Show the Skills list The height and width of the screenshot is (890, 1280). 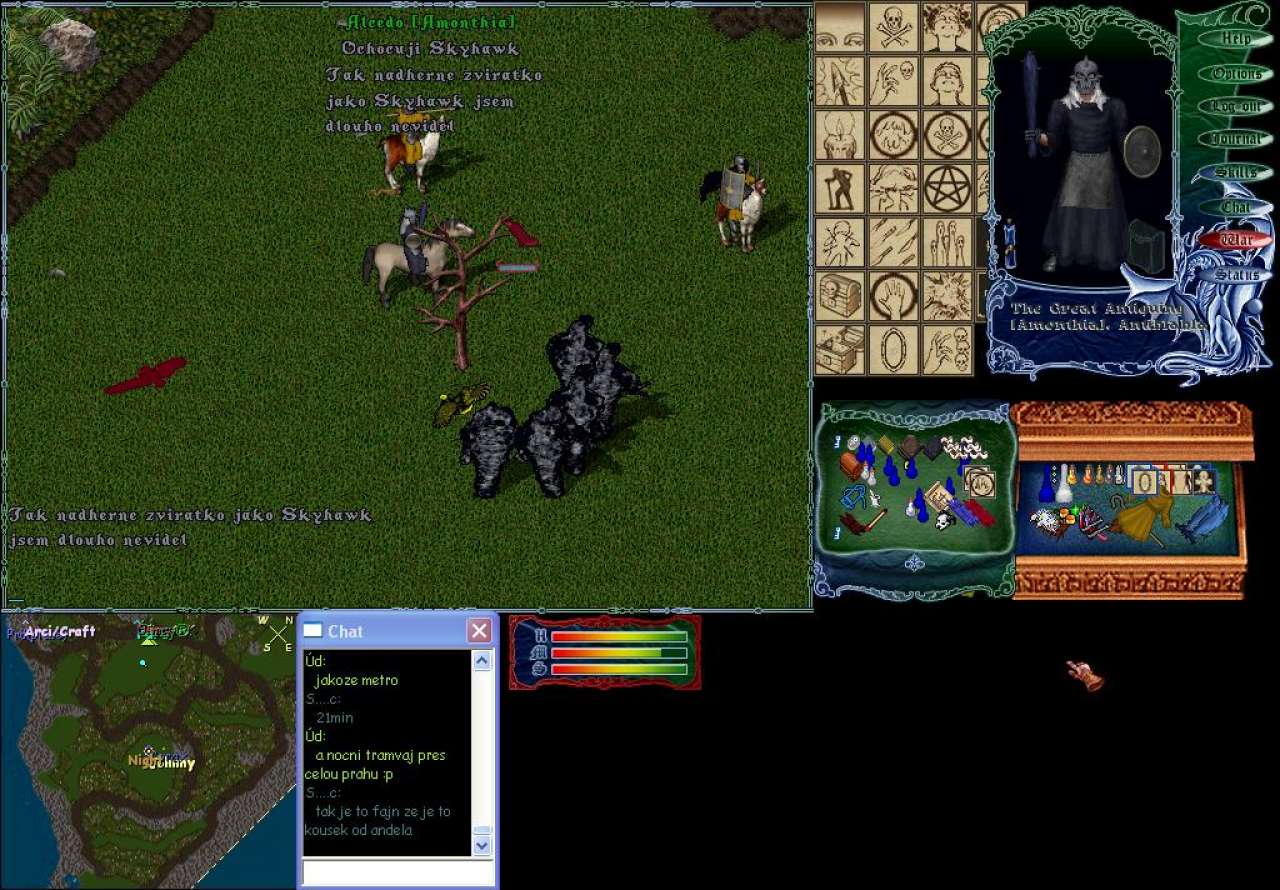coord(1236,173)
